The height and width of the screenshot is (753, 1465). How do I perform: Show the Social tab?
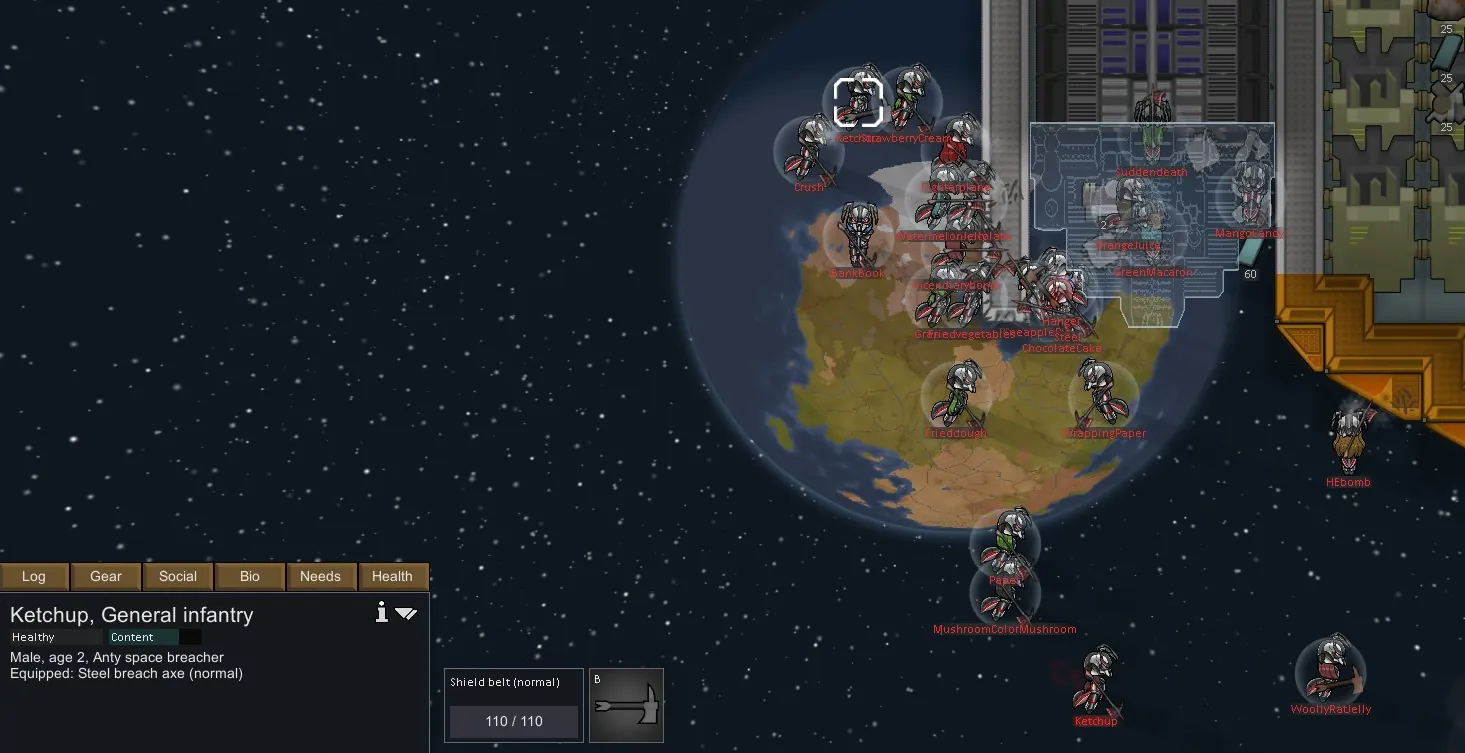178,576
